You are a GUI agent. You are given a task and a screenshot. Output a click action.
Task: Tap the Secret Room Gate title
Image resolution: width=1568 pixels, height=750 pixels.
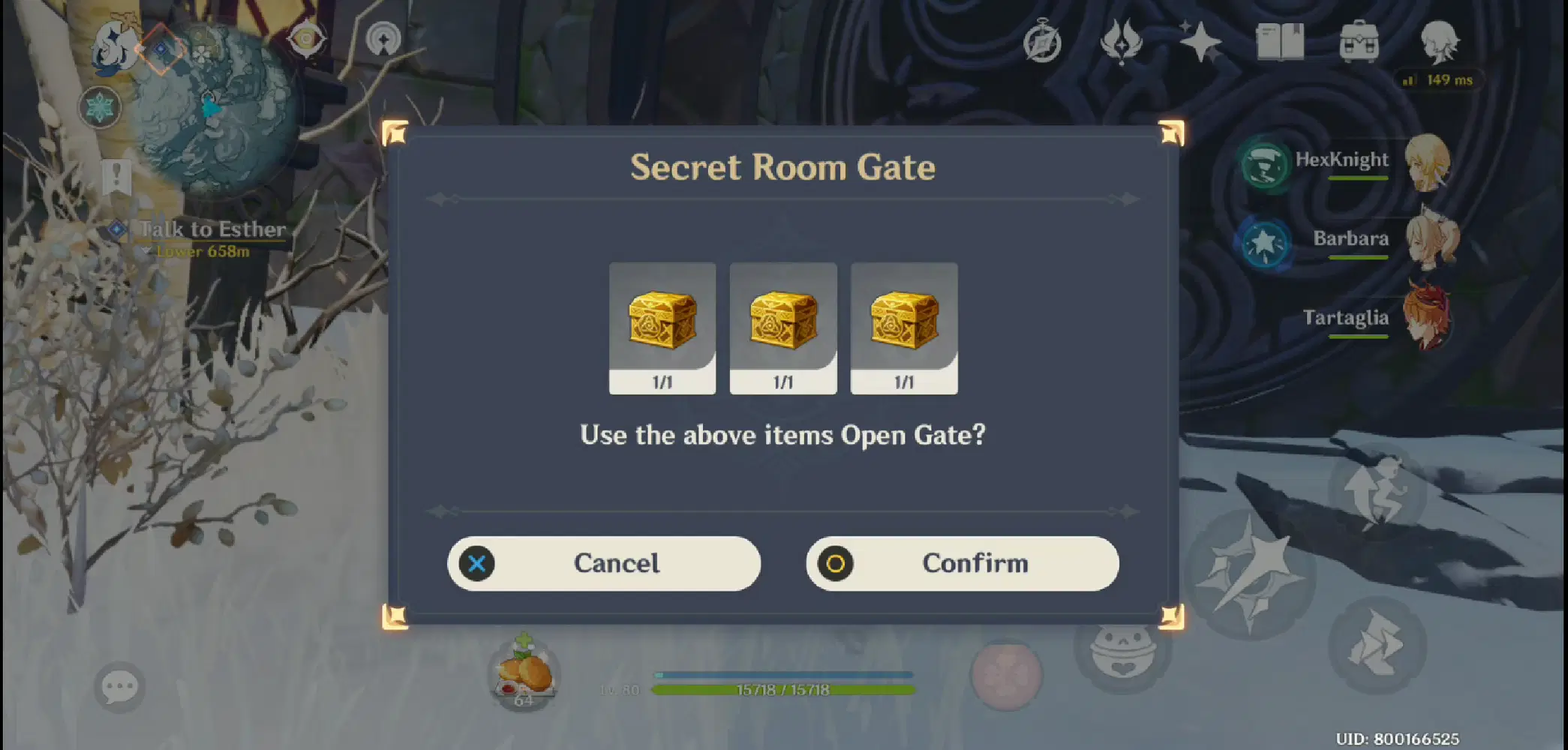coord(783,166)
